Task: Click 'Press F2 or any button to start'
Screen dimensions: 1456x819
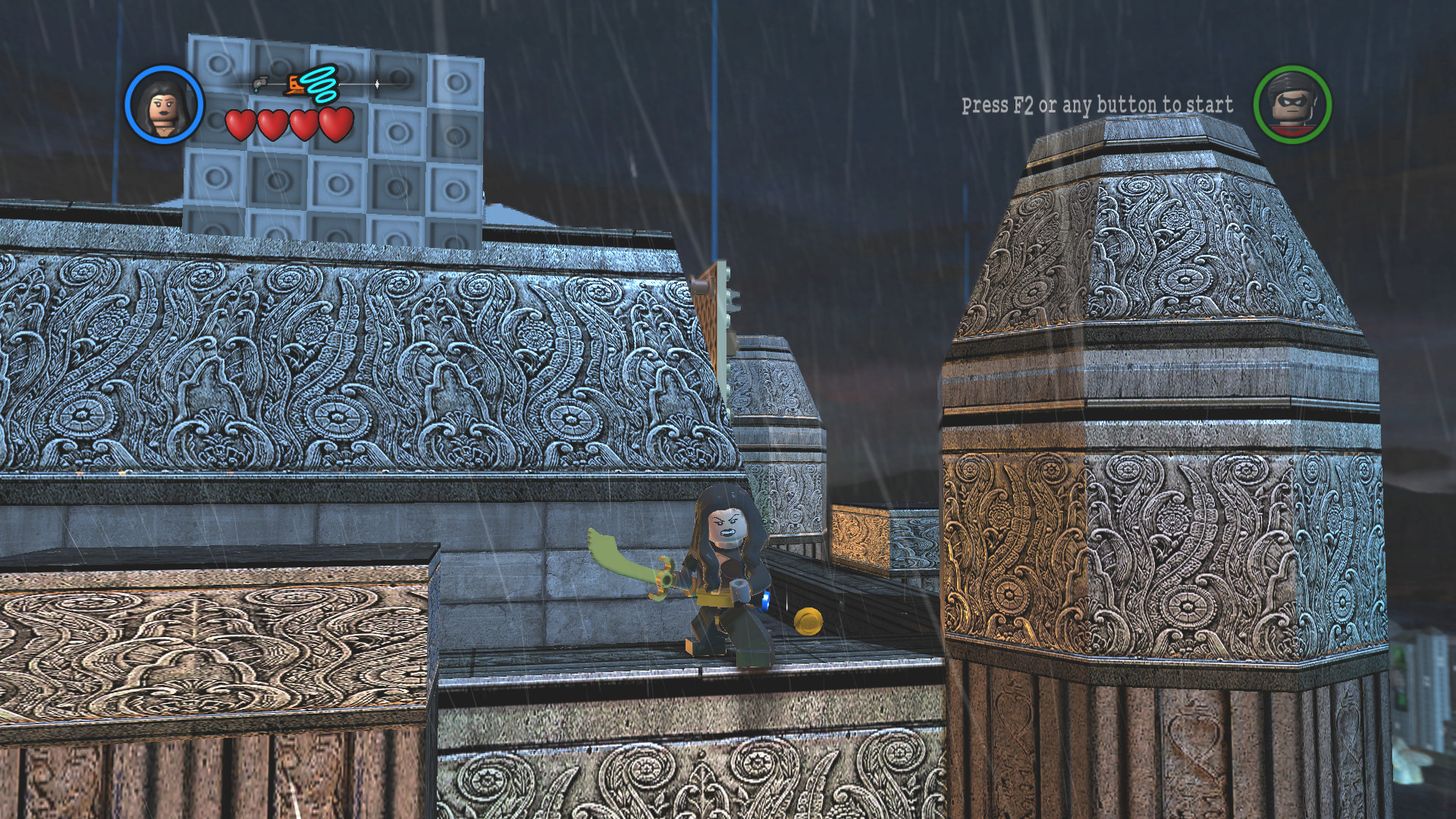Action: (1097, 106)
